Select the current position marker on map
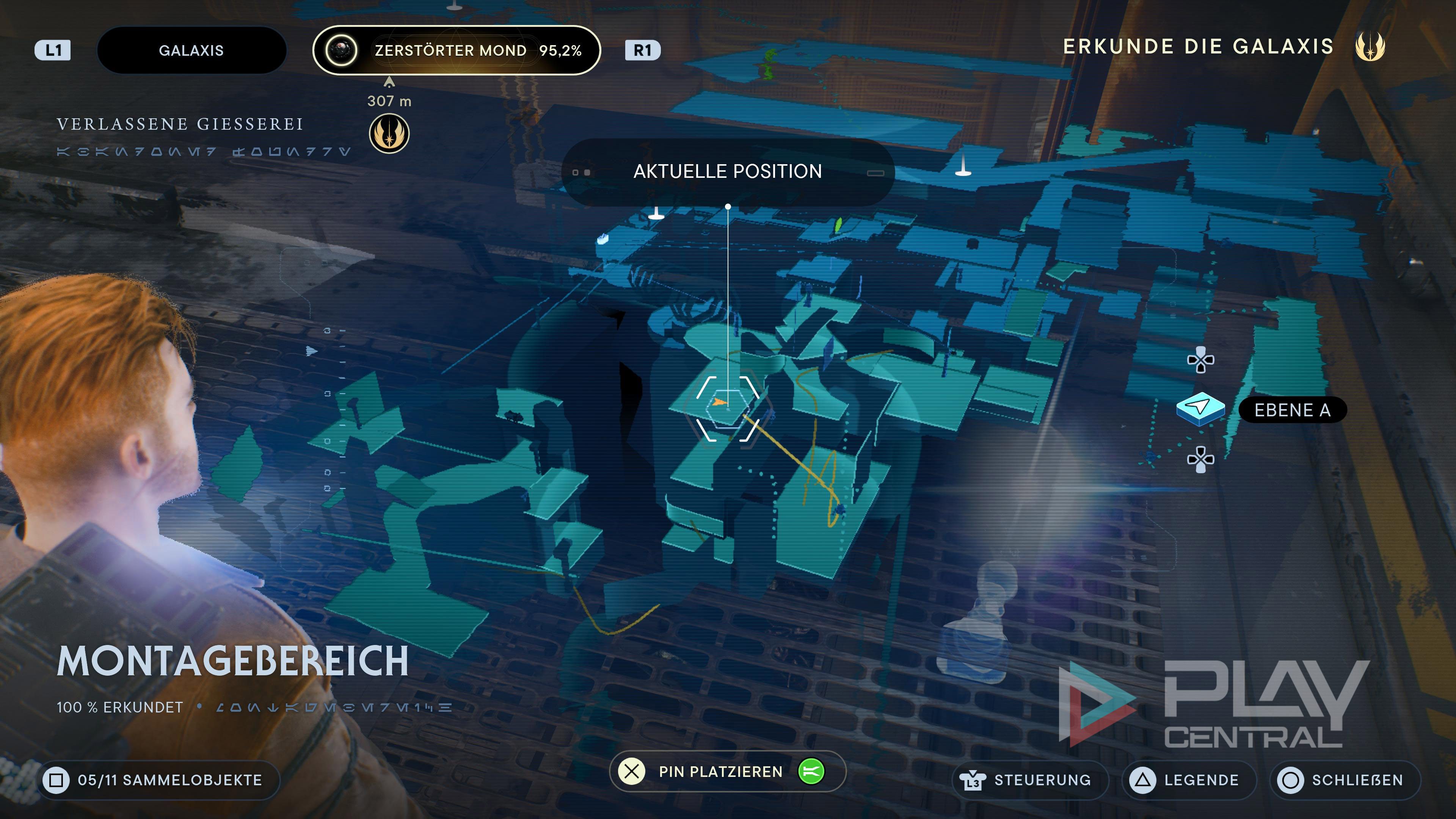This screenshot has width=1456, height=819. (x=727, y=407)
